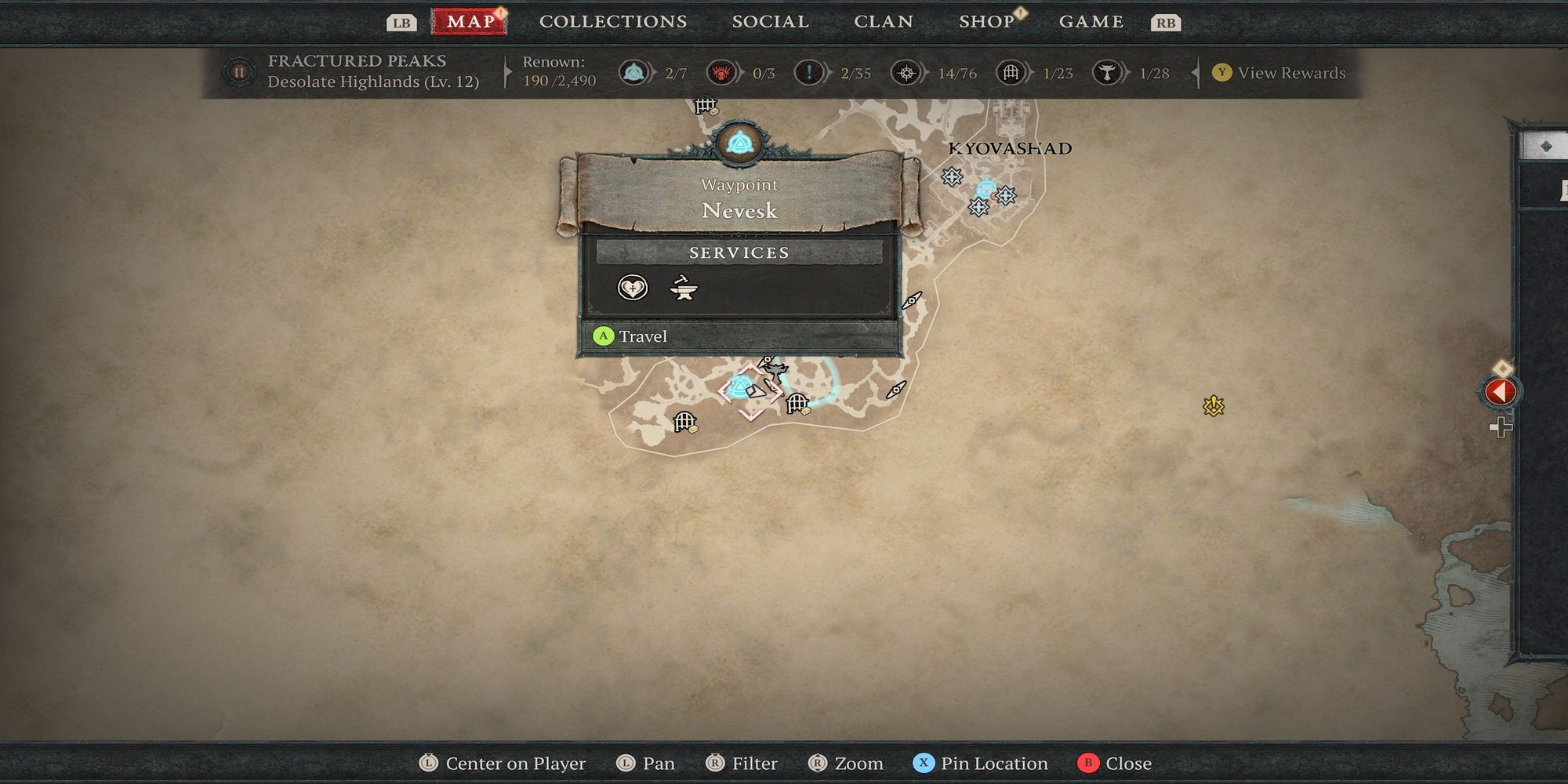Select the blue waypoint icon at Kyovashad

[x=986, y=188]
